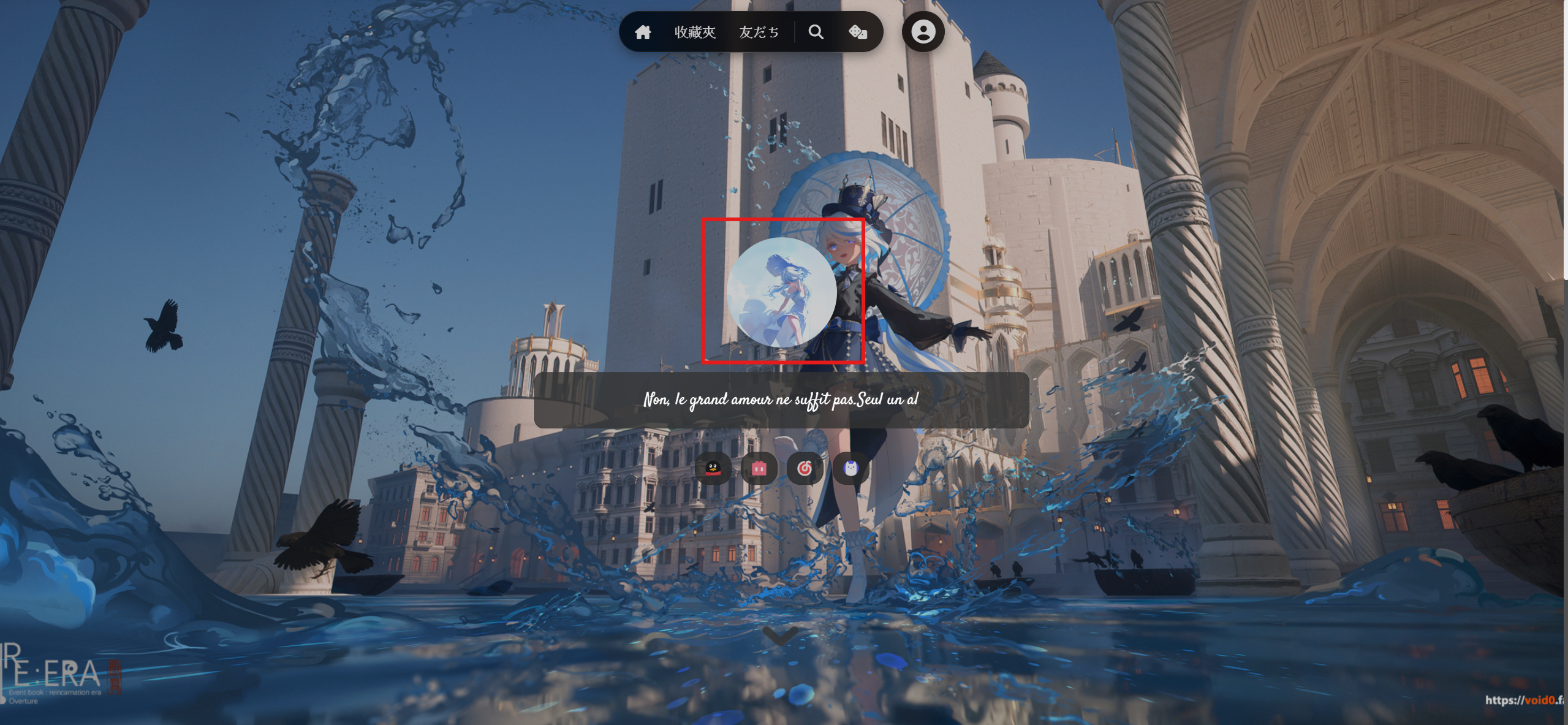The height and width of the screenshot is (725, 1568).
Task: Open search with the magnifying glass
Action: (x=816, y=32)
